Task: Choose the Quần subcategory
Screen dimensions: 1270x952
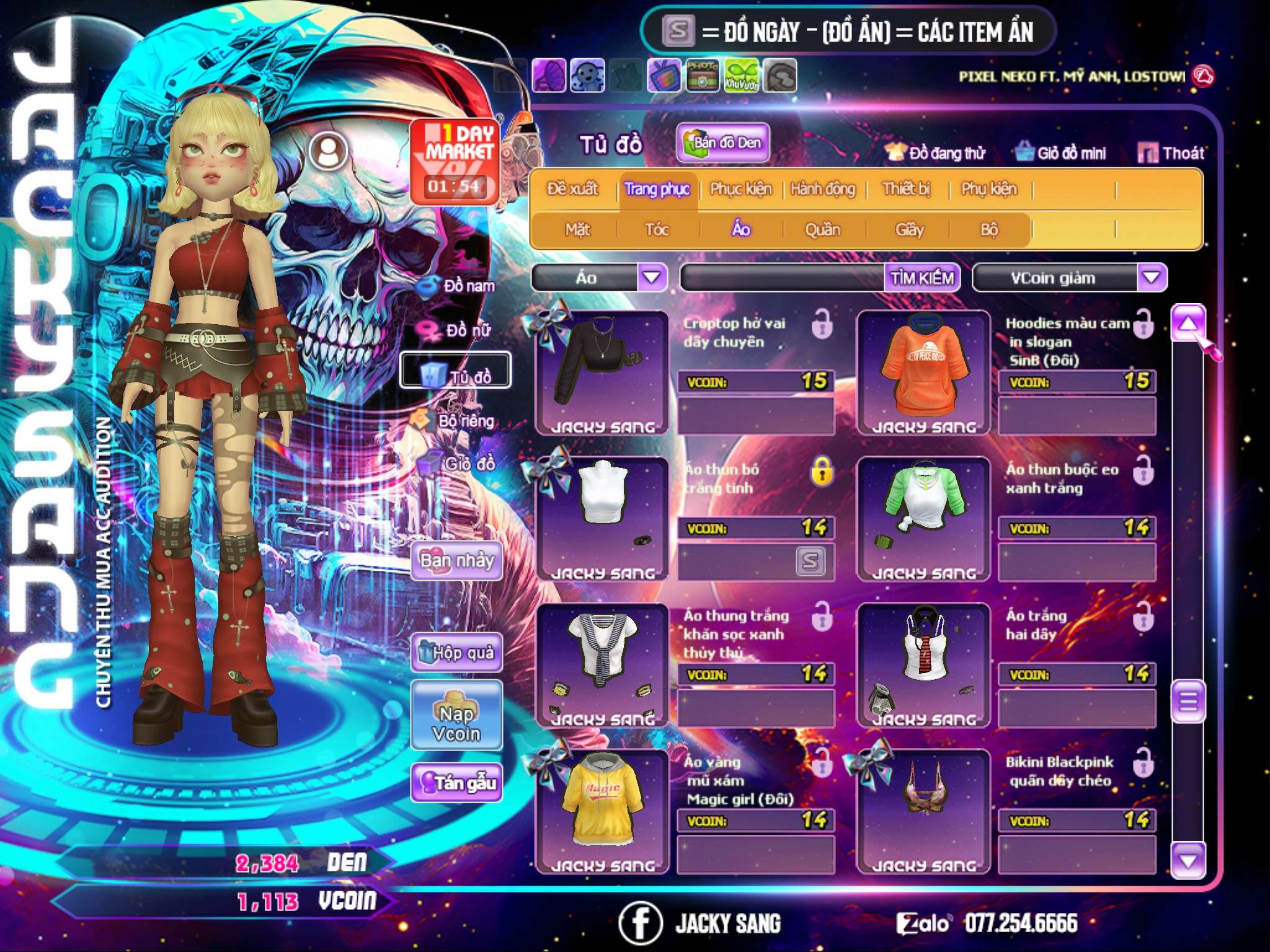Action: pos(822,230)
